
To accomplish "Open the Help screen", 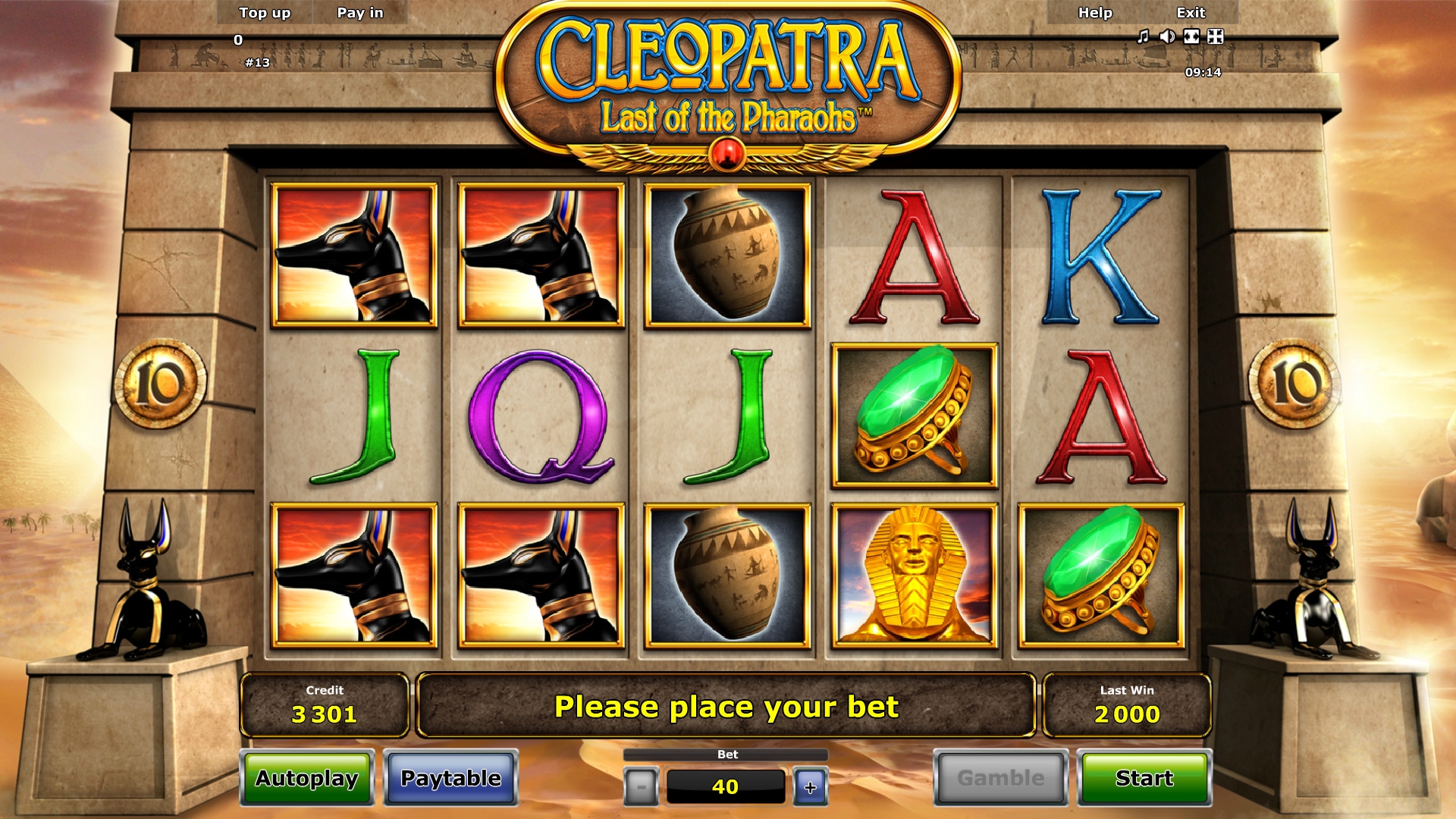I will click(x=1095, y=13).
